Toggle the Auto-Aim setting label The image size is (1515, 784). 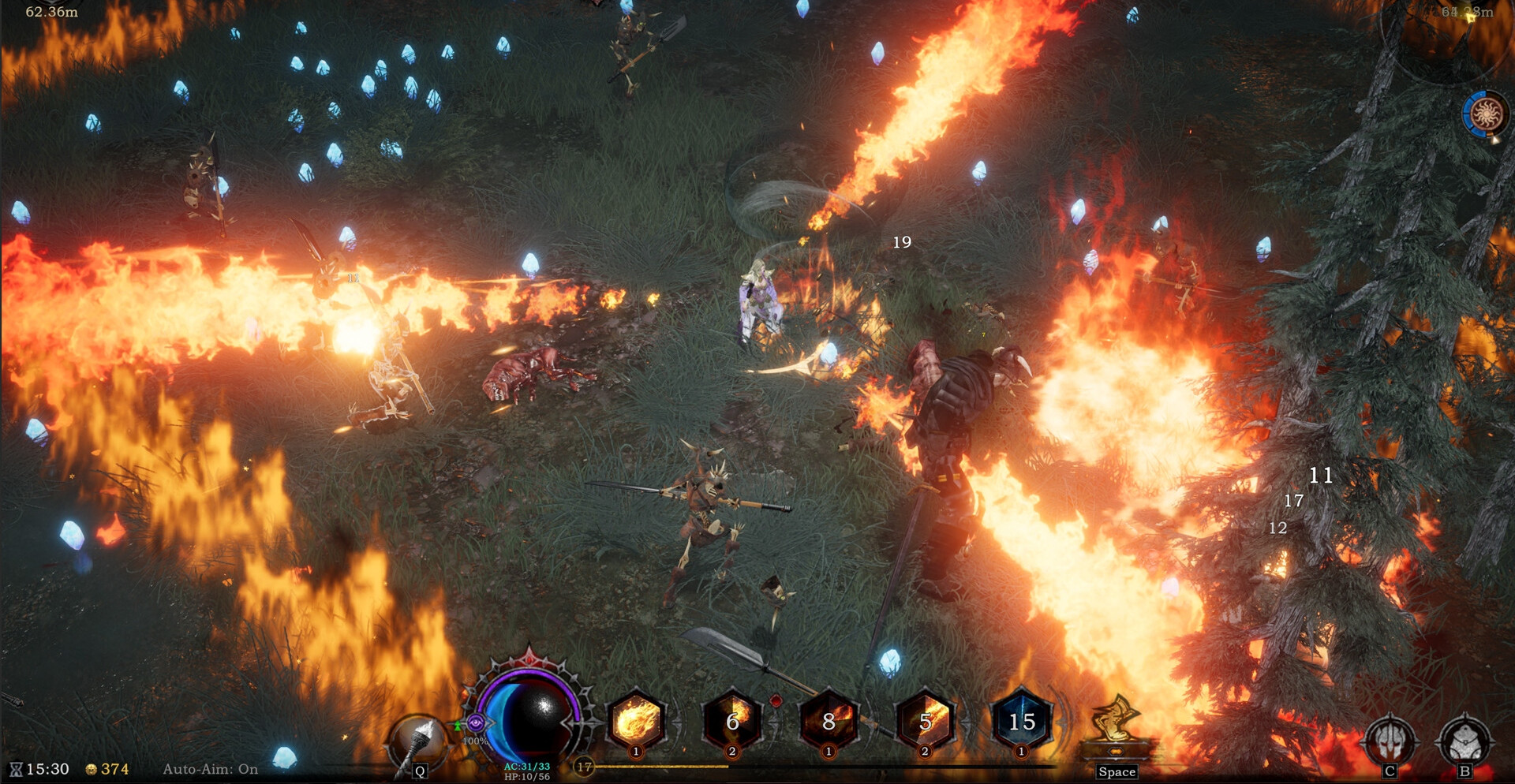210,769
